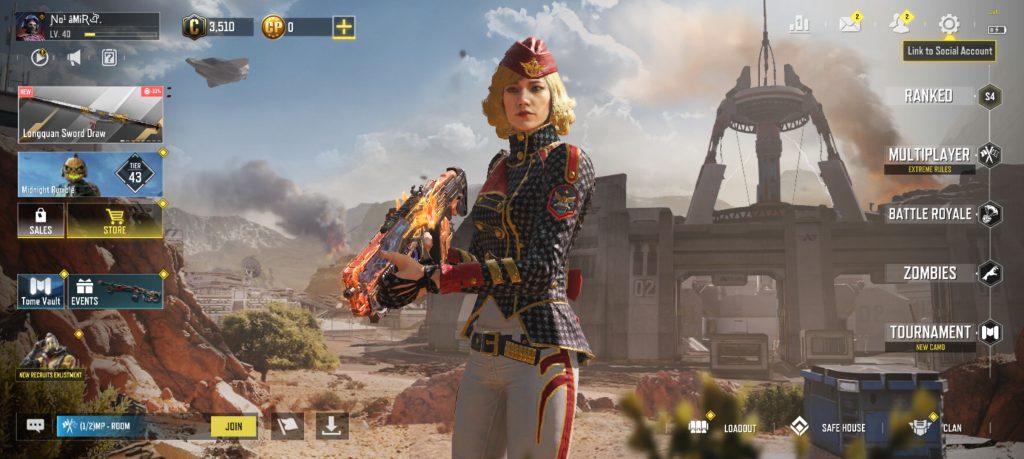The height and width of the screenshot is (459, 1024).
Task: Add CP with the yellow plus button
Action: (343, 27)
